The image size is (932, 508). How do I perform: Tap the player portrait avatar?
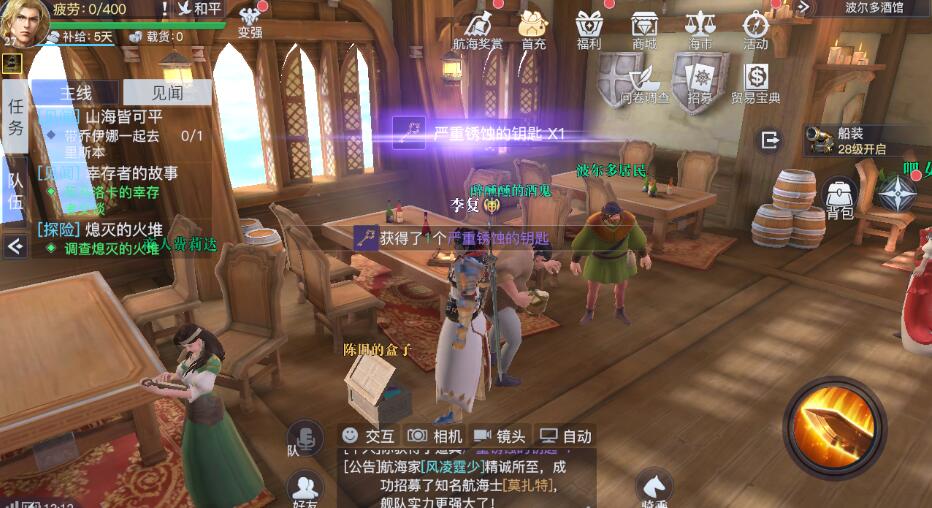[x=22, y=20]
